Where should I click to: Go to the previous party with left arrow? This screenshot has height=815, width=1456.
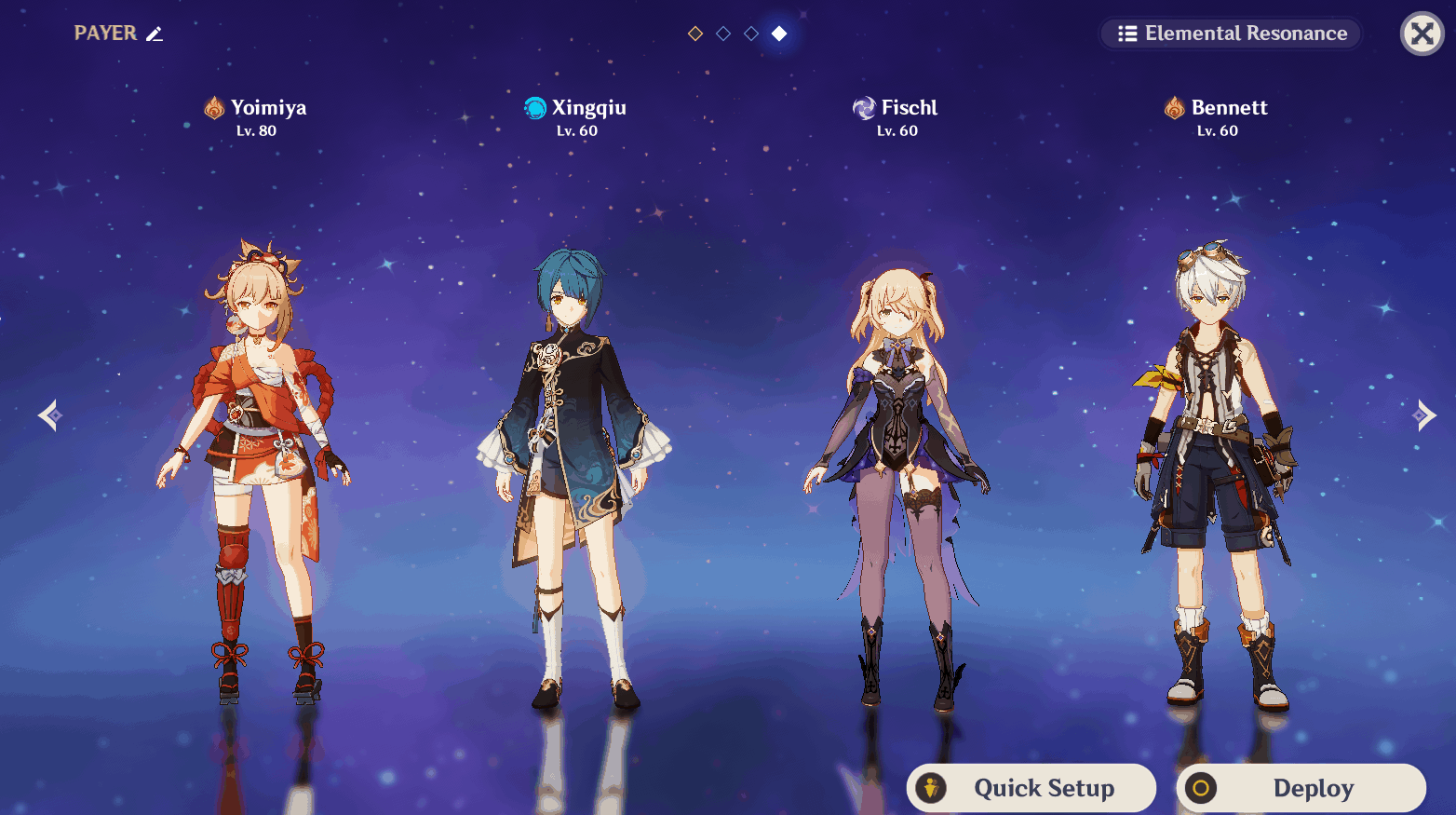pyautogui.click(x=50, y=415)
